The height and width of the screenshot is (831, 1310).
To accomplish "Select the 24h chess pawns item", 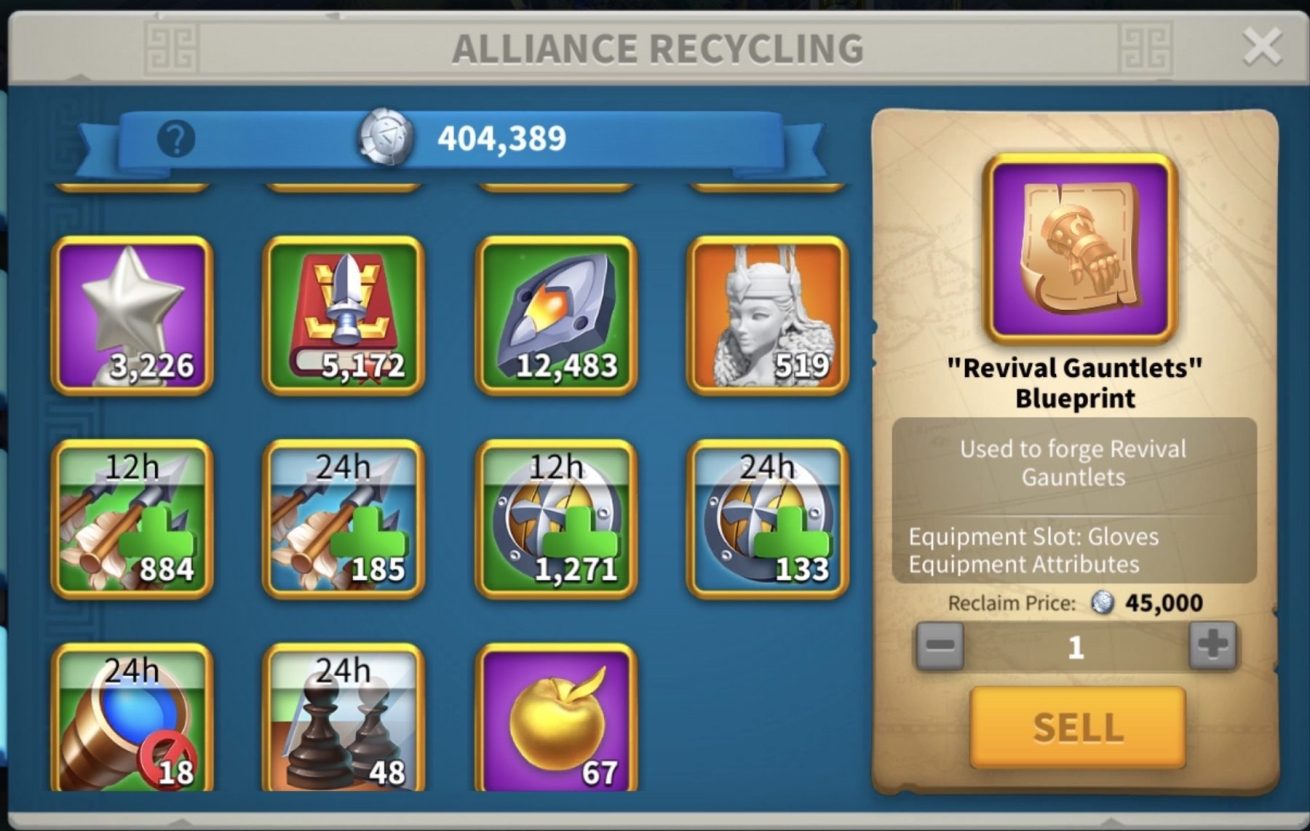I will click(344, 720).
